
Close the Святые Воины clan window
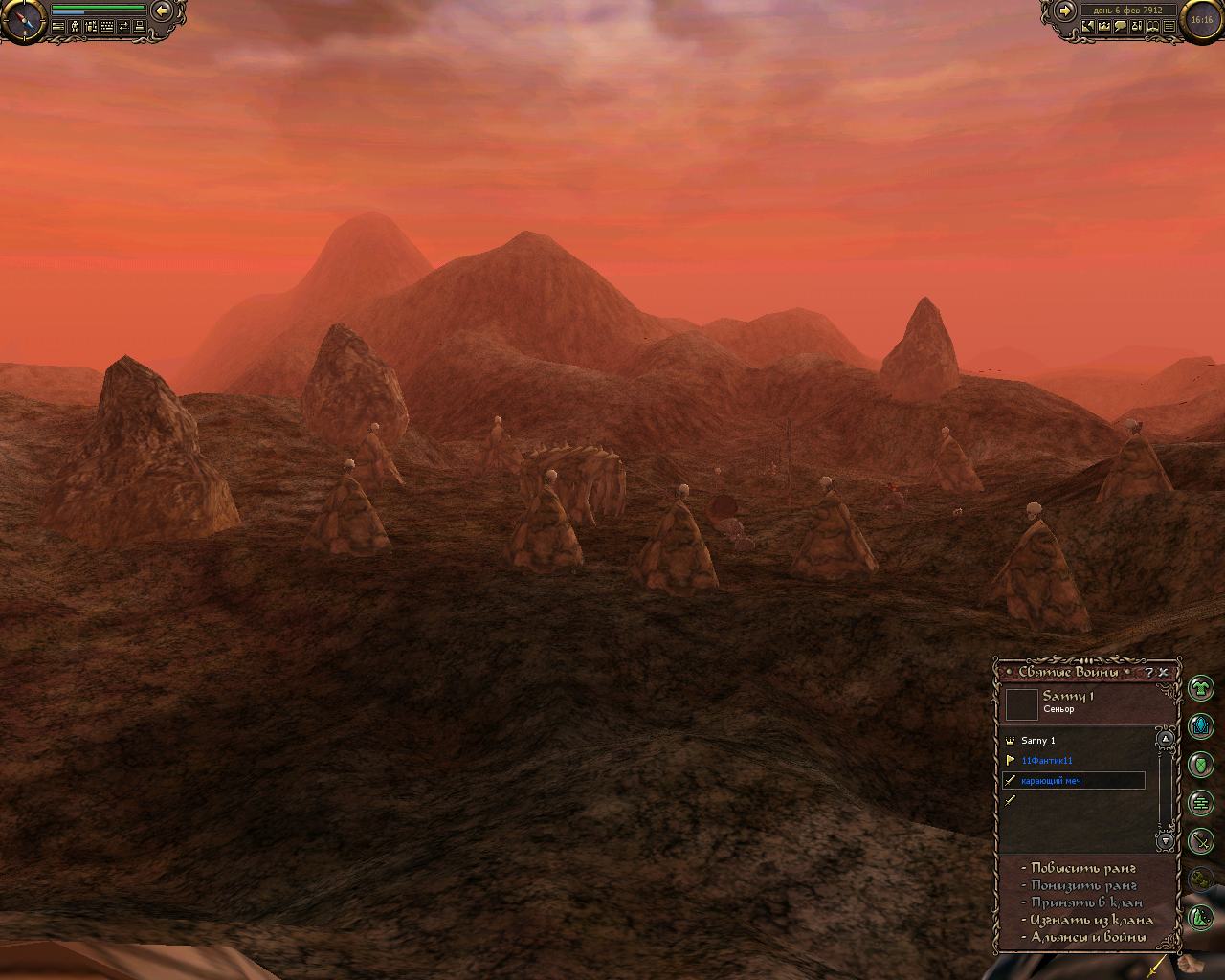click(1164, 672)
